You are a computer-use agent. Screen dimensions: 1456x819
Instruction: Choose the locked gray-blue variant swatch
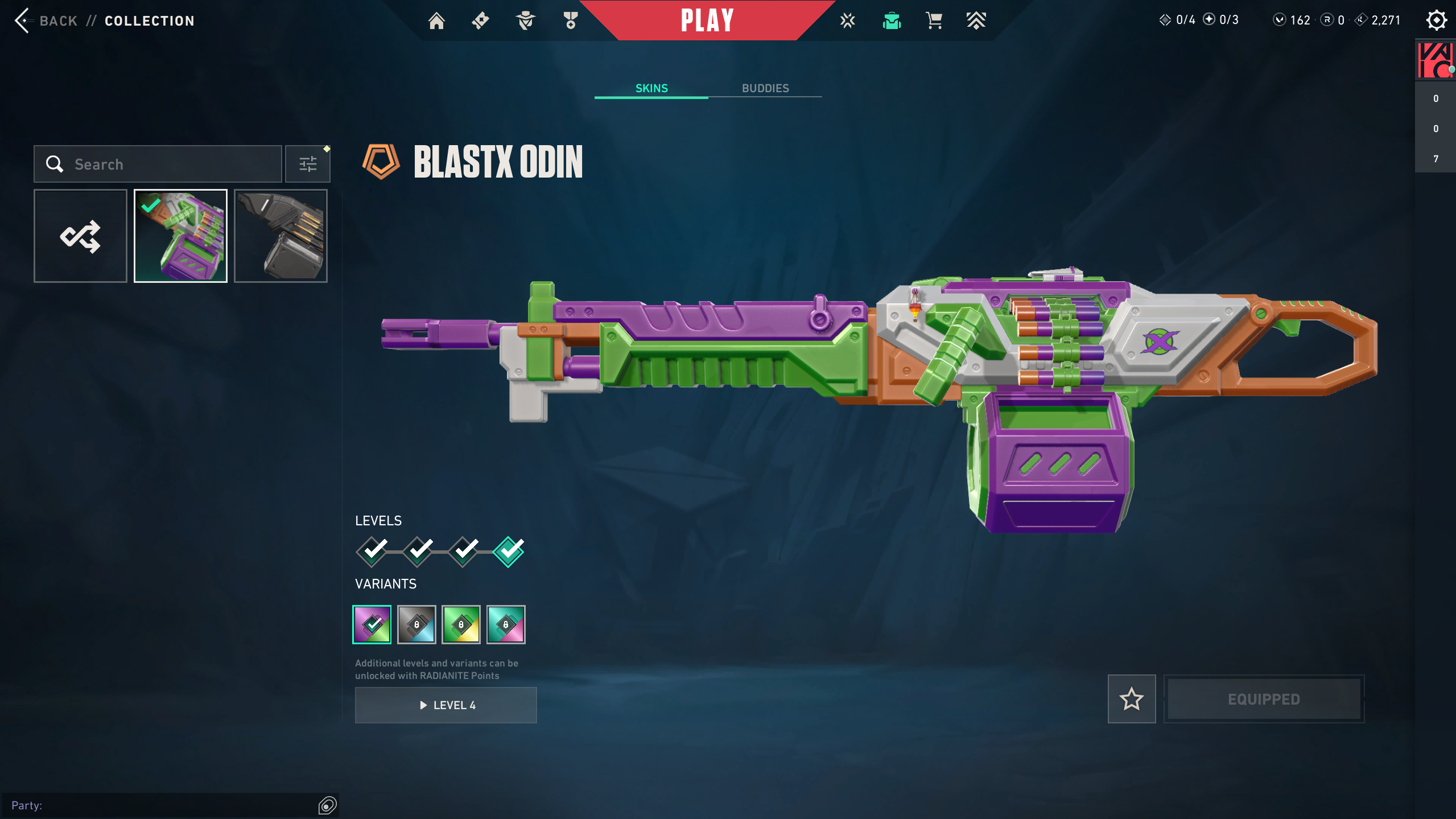click(x=416, y=624)
